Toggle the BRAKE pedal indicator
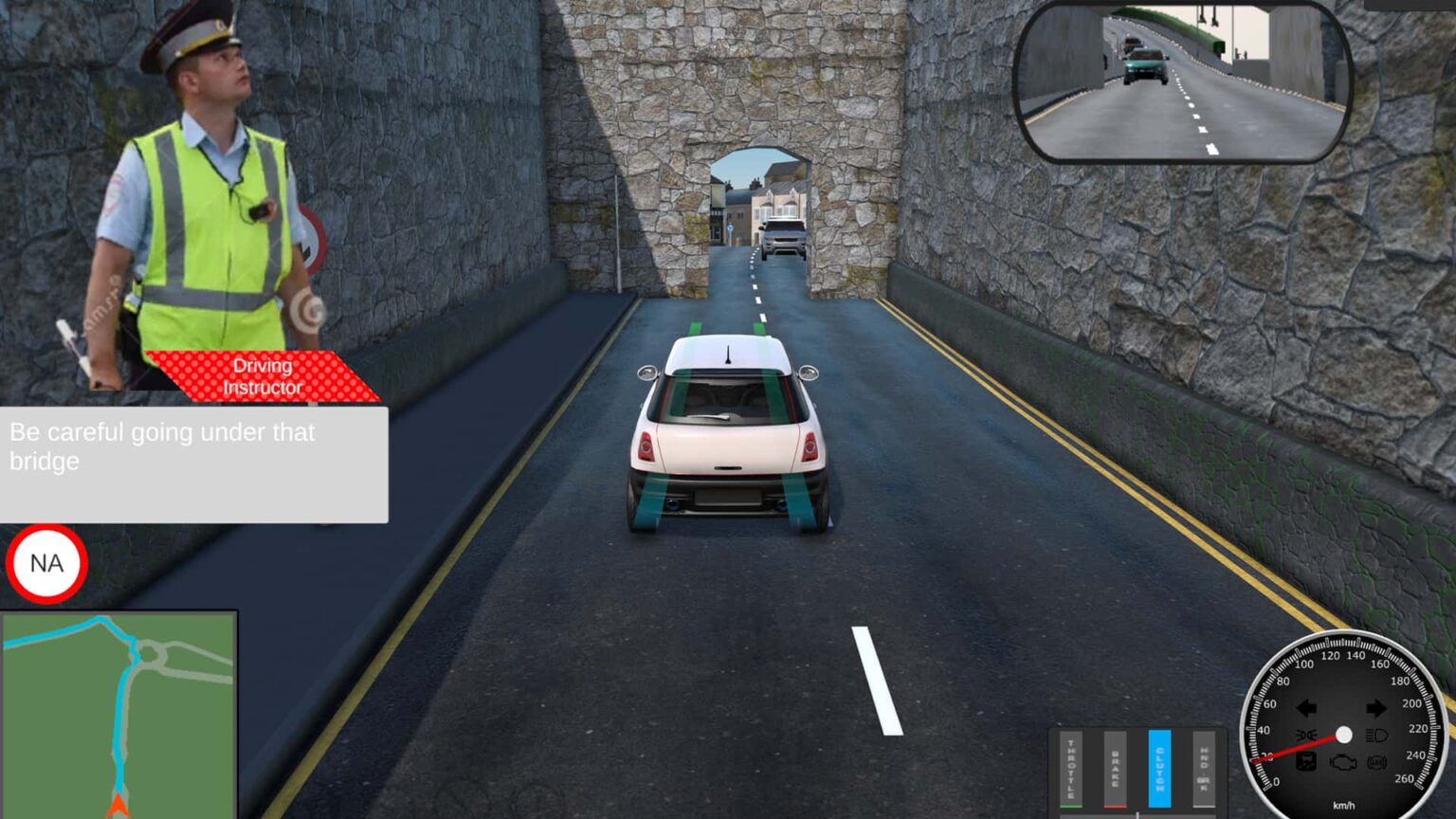 1116,768
